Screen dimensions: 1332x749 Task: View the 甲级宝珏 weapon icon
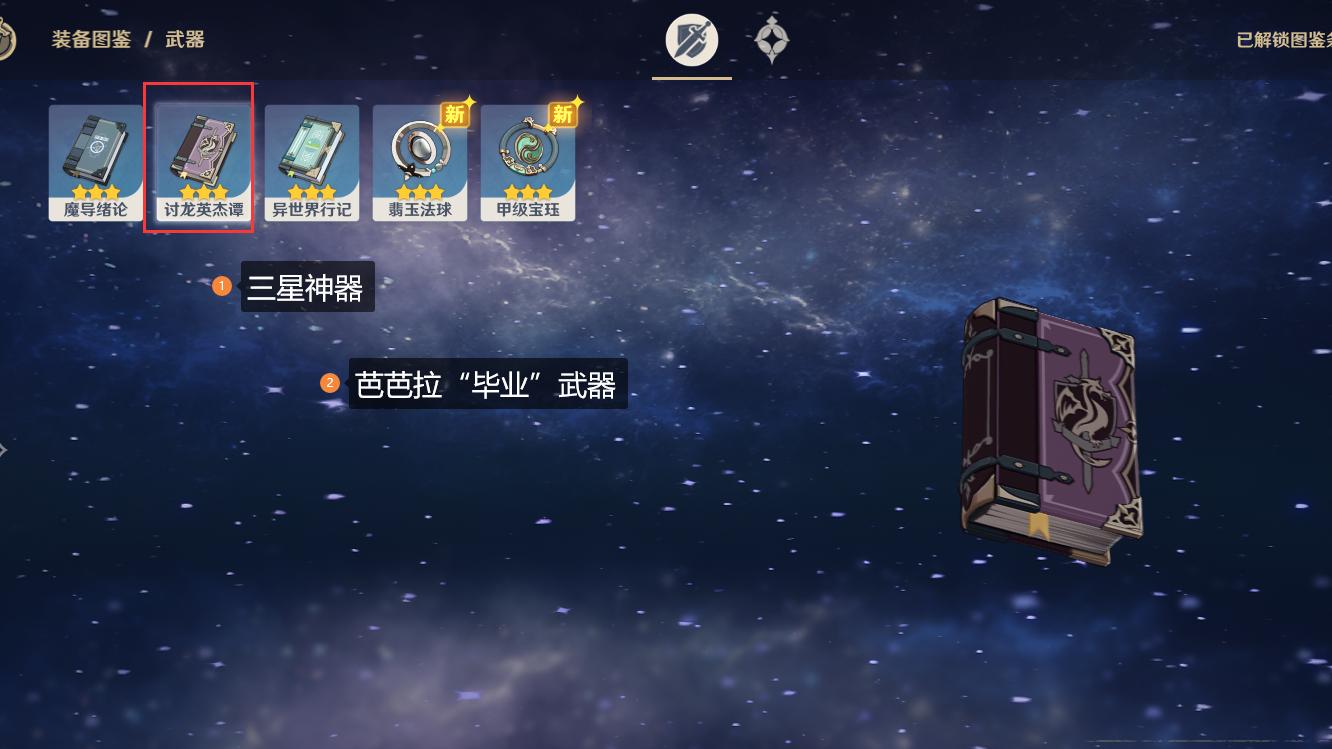528,160
